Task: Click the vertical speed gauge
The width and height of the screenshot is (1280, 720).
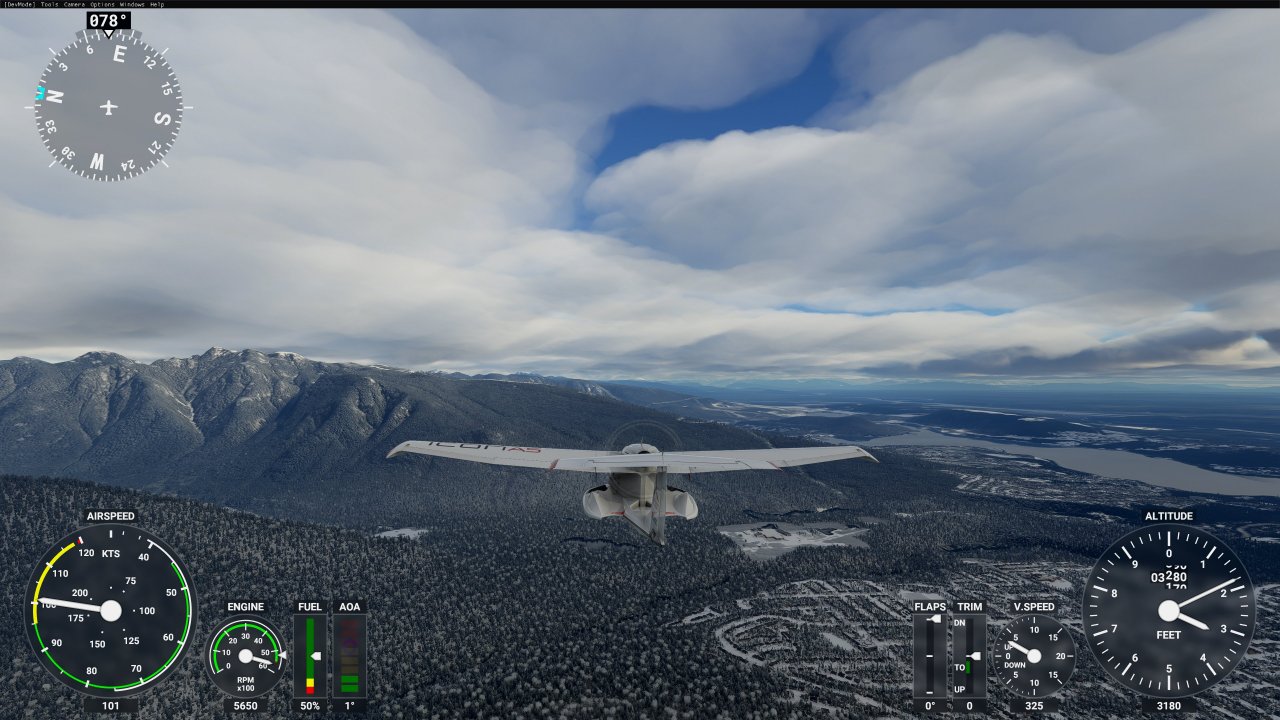Action: click(1034, 656)
